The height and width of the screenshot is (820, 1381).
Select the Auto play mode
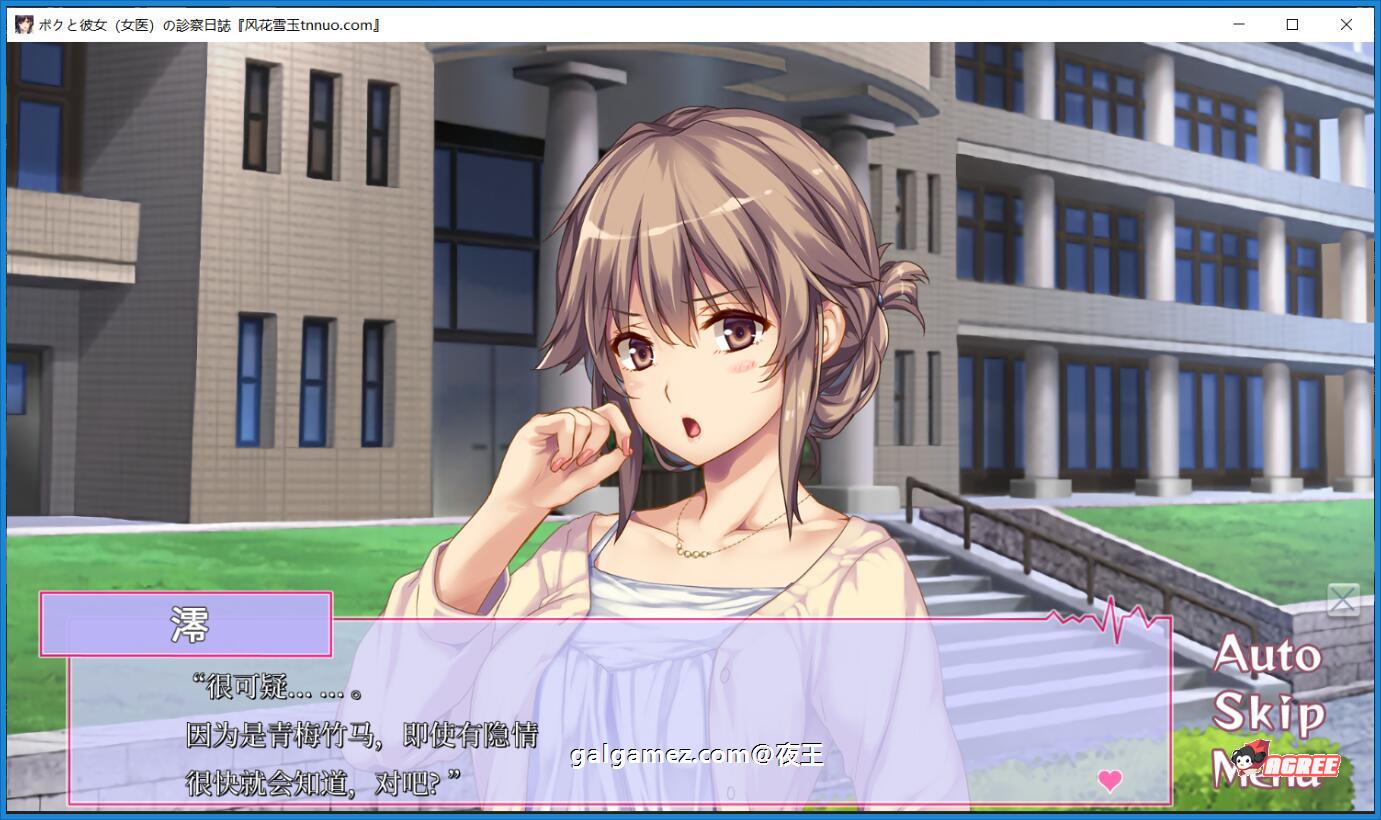tap(1268, 657)
